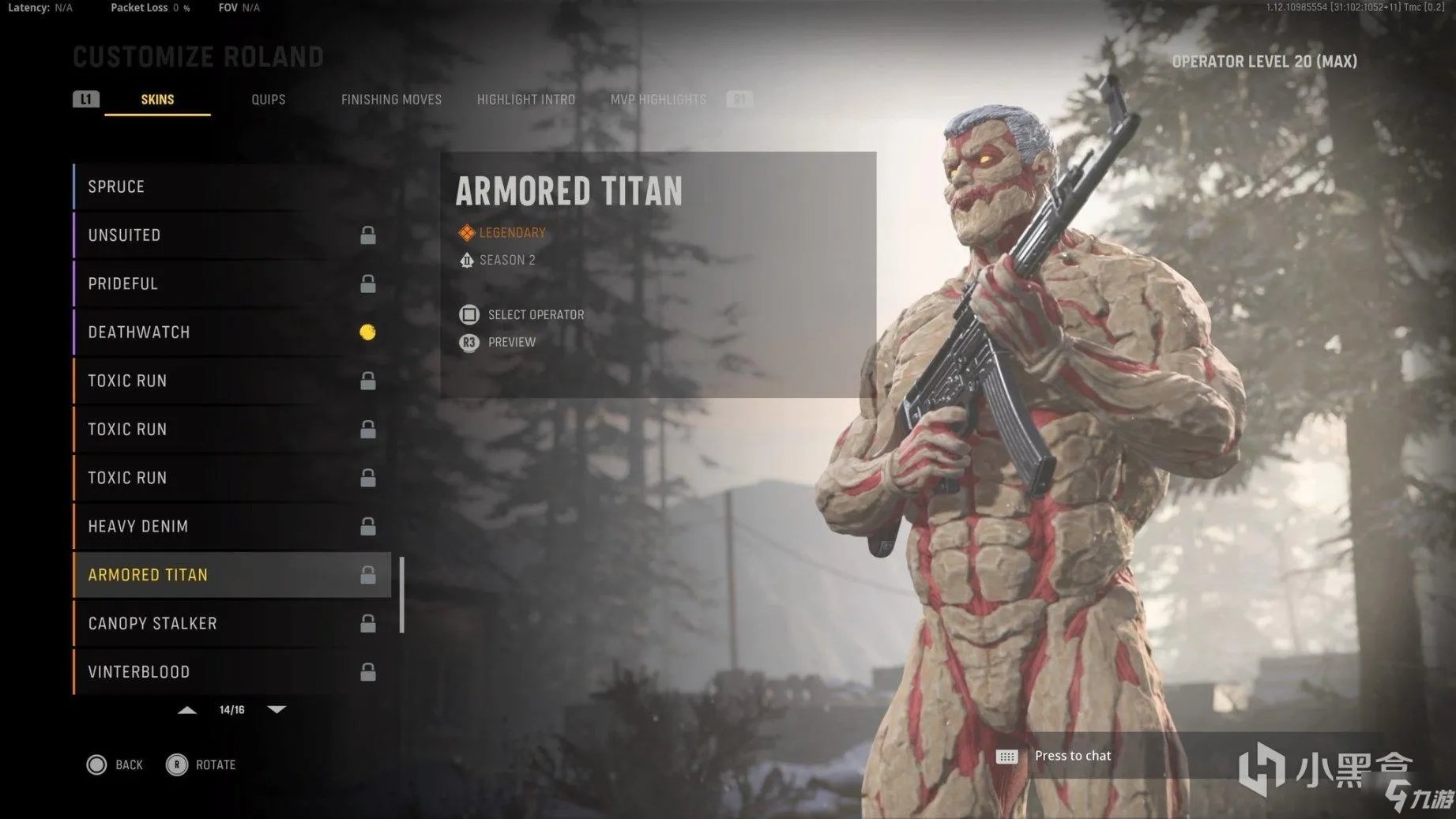Select the Unsuited skin entry
This screenshot has width=1456, height=819.
[231, 235]
